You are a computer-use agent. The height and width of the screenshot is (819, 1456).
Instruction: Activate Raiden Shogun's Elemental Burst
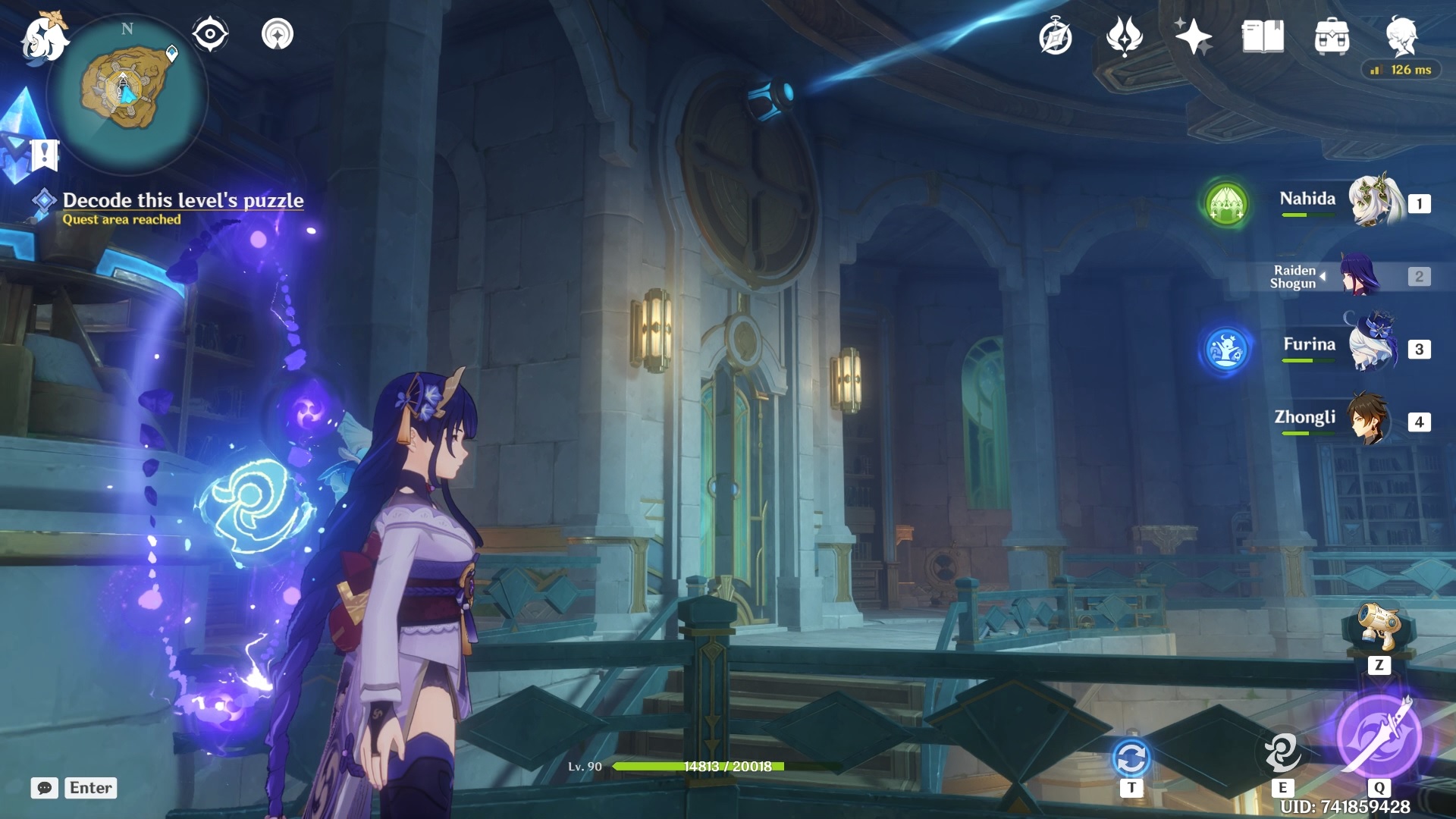(1379, 736)
